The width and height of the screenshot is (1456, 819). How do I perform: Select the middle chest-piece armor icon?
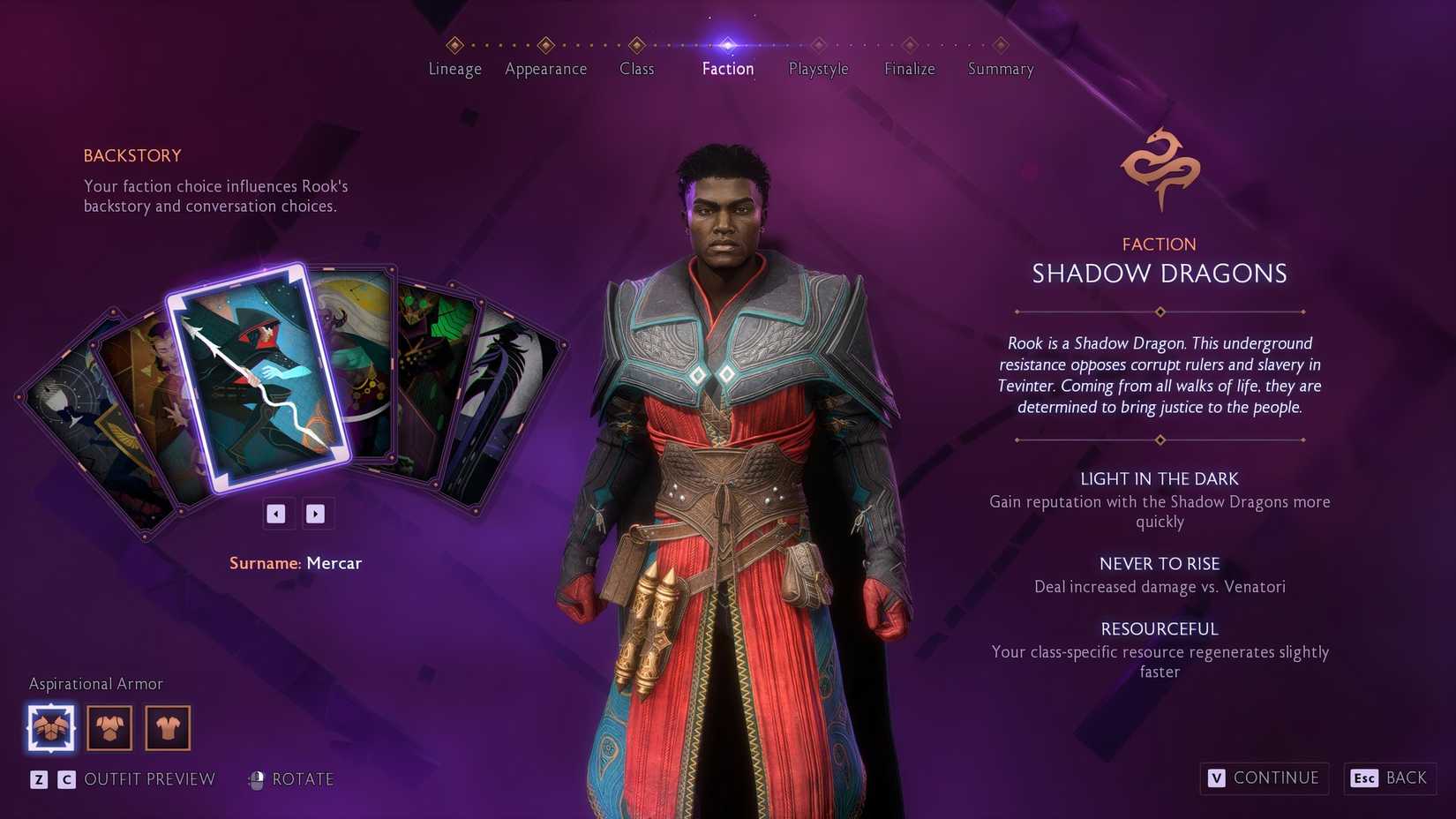pyautogui.click(x=109, y=726)
